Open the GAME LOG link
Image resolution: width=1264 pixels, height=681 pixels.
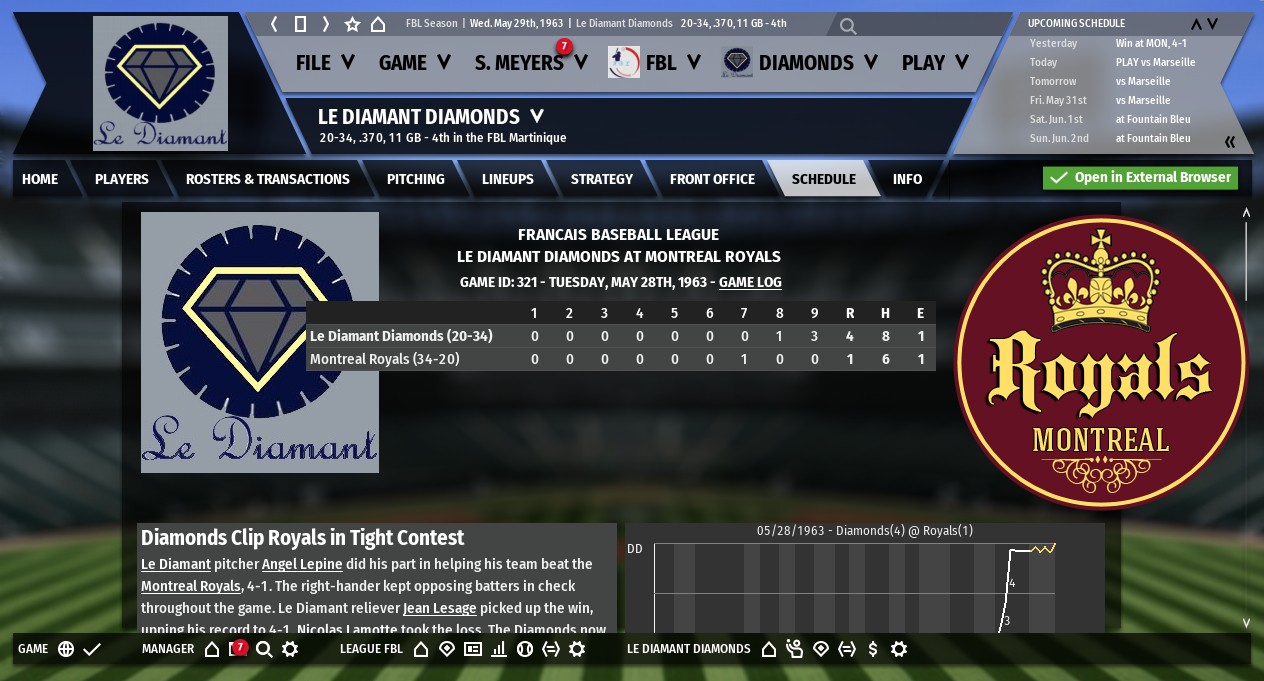click(750, 283)
